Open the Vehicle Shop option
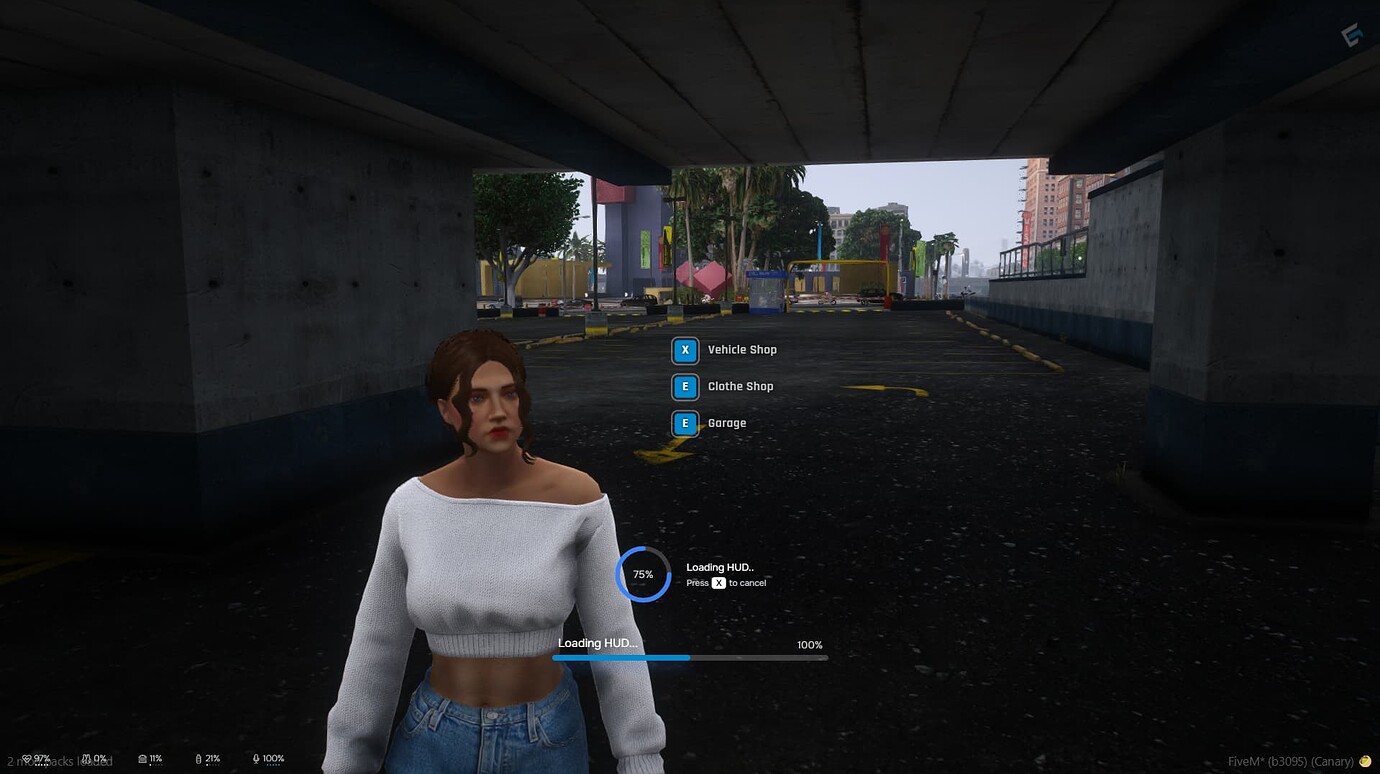The height and width of the screenshot is (774, 1380). [x=741, y=349]
